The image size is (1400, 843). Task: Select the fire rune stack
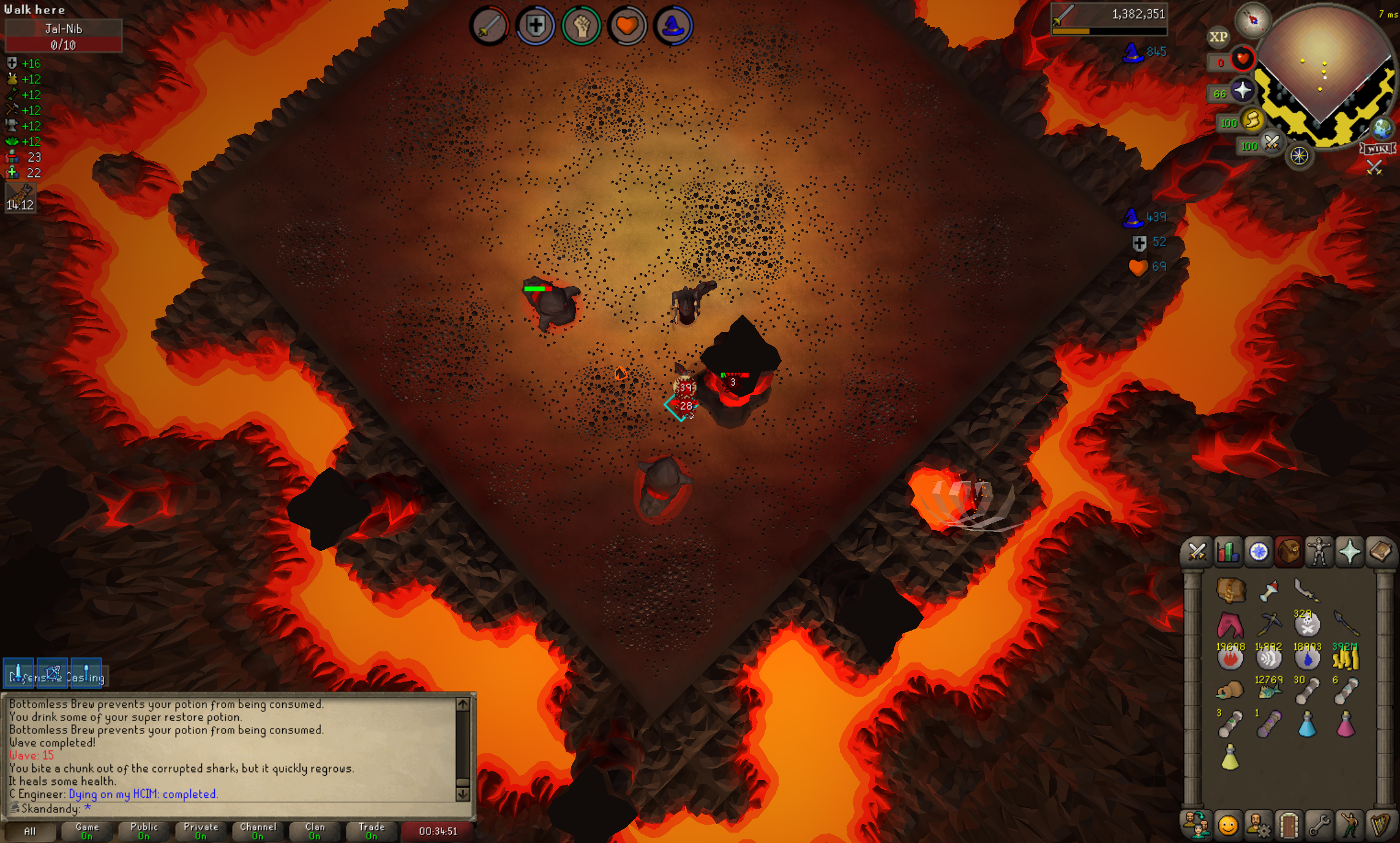click(x=1230, y=658)
